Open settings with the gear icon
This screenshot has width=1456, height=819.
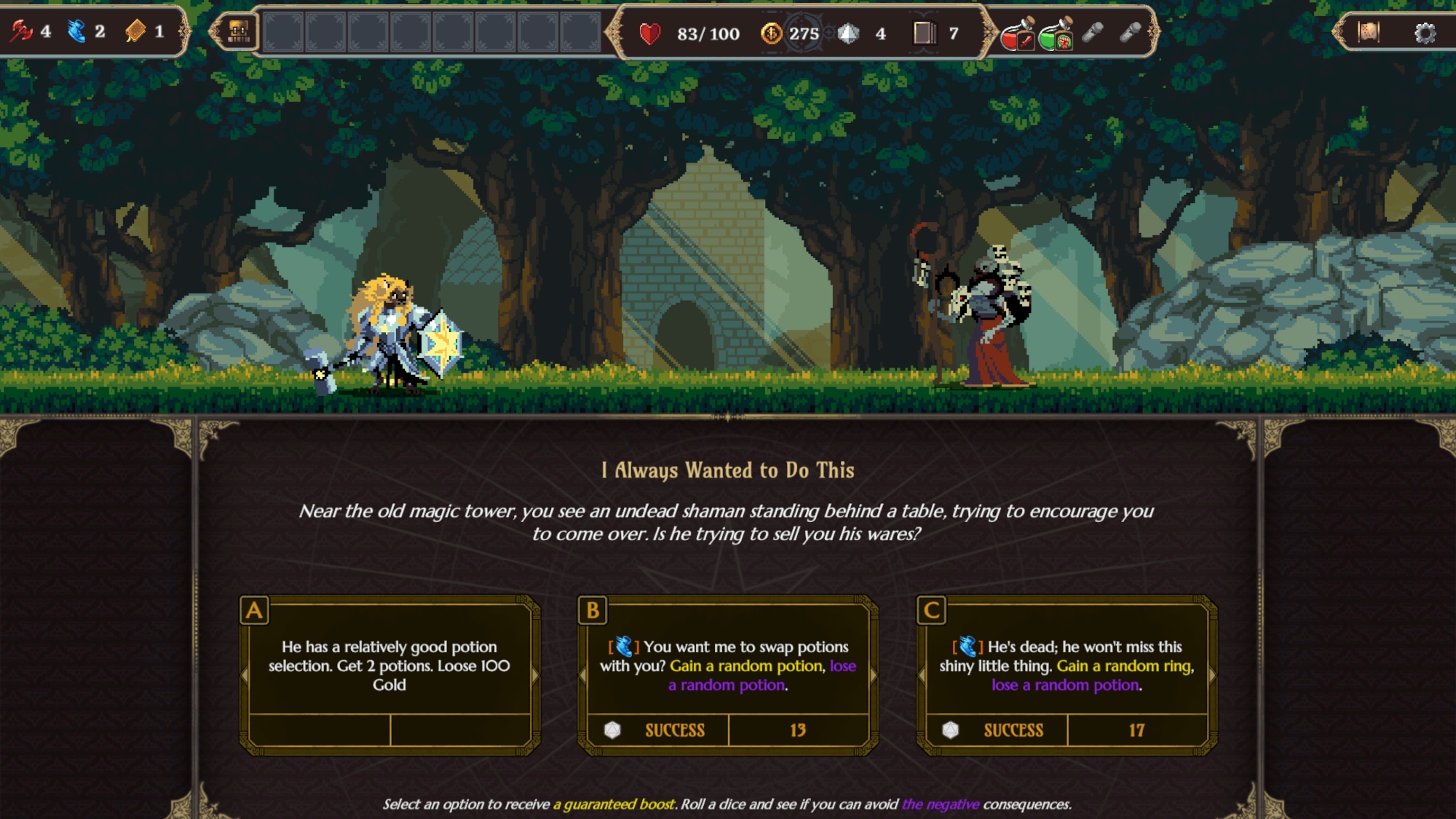click(x=1425, y=33)
